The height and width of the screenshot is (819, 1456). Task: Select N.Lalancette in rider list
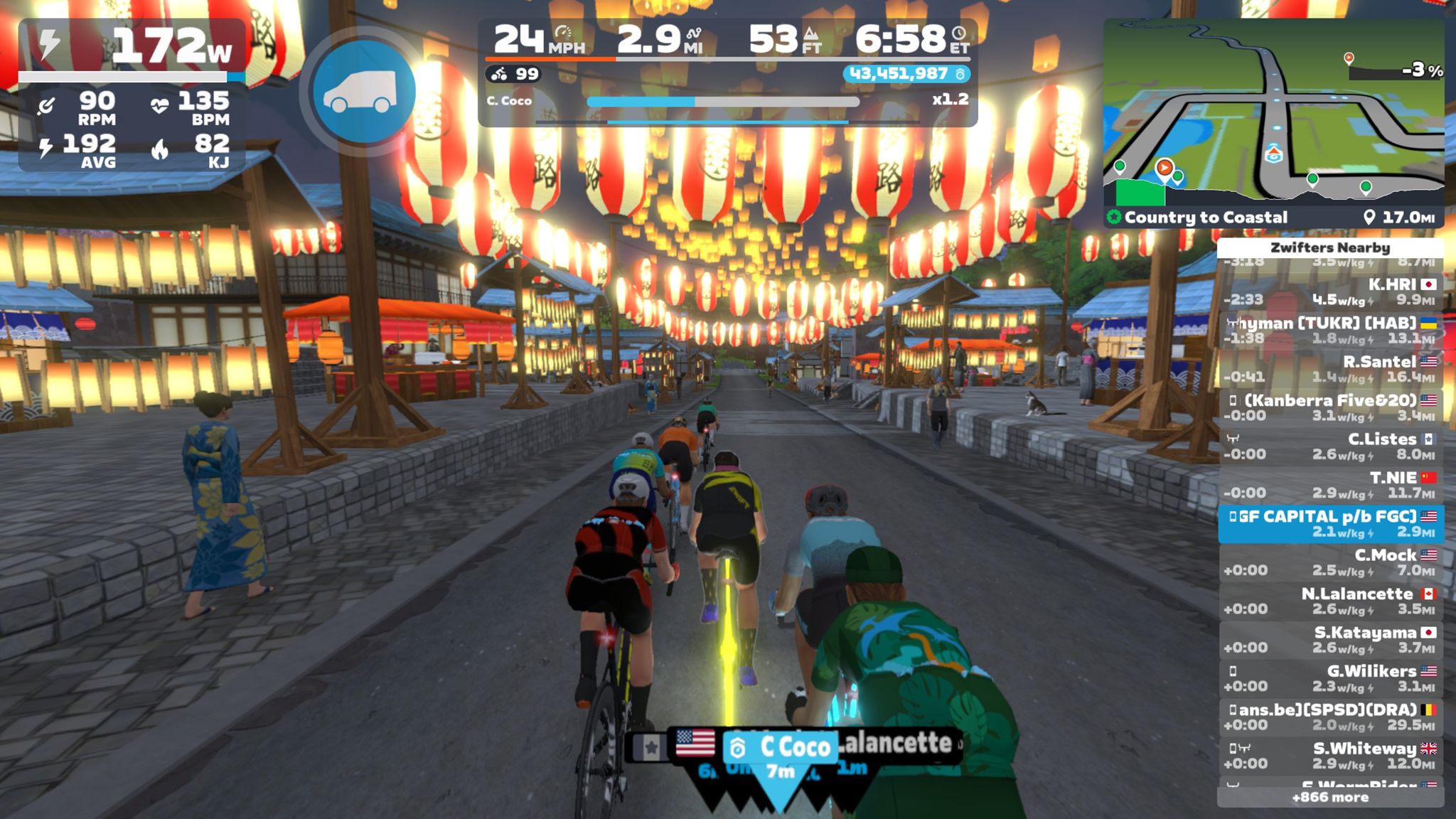coord(1330,601)
